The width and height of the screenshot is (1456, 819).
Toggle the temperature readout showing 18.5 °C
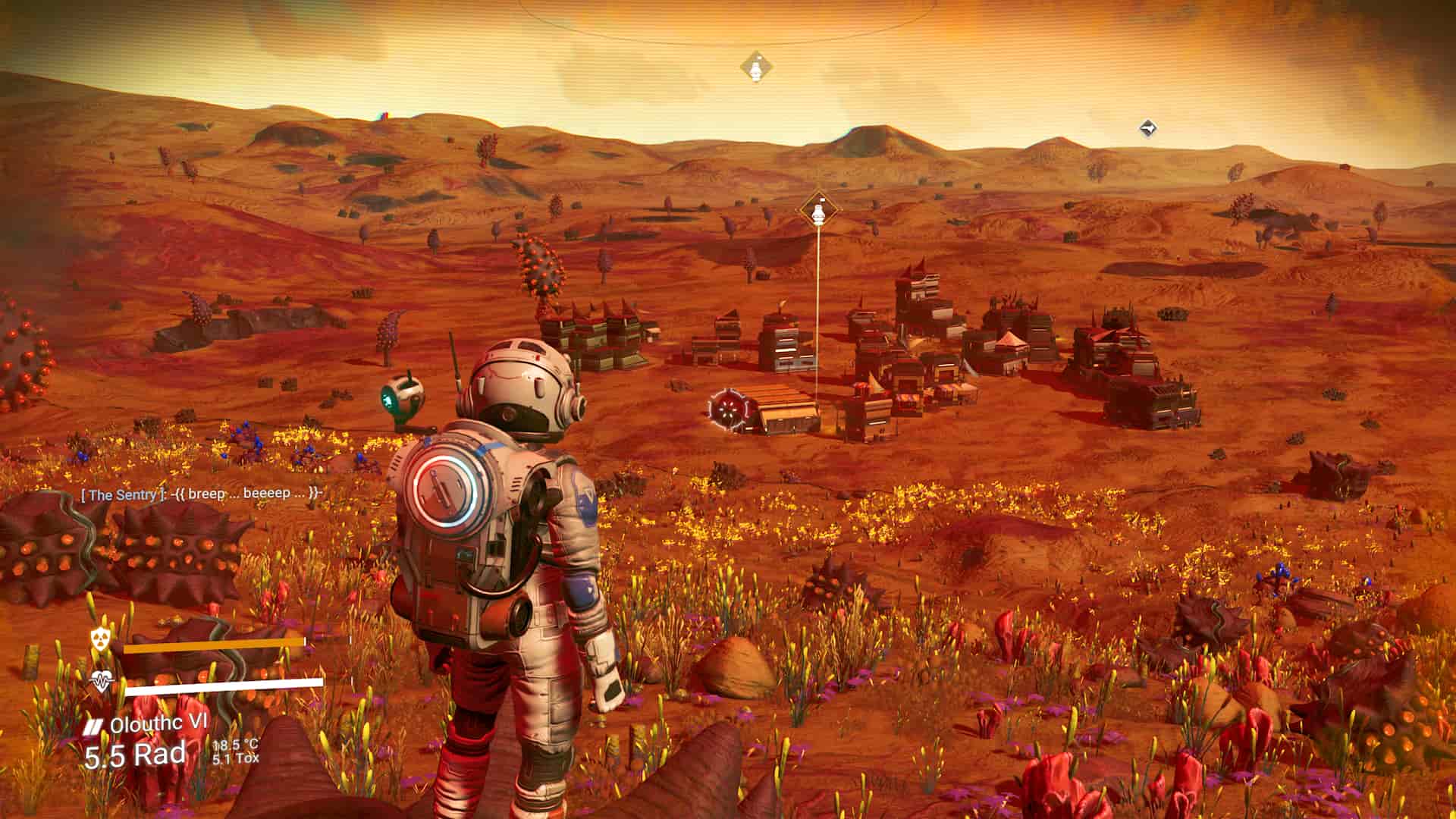(x=235, y=745)
